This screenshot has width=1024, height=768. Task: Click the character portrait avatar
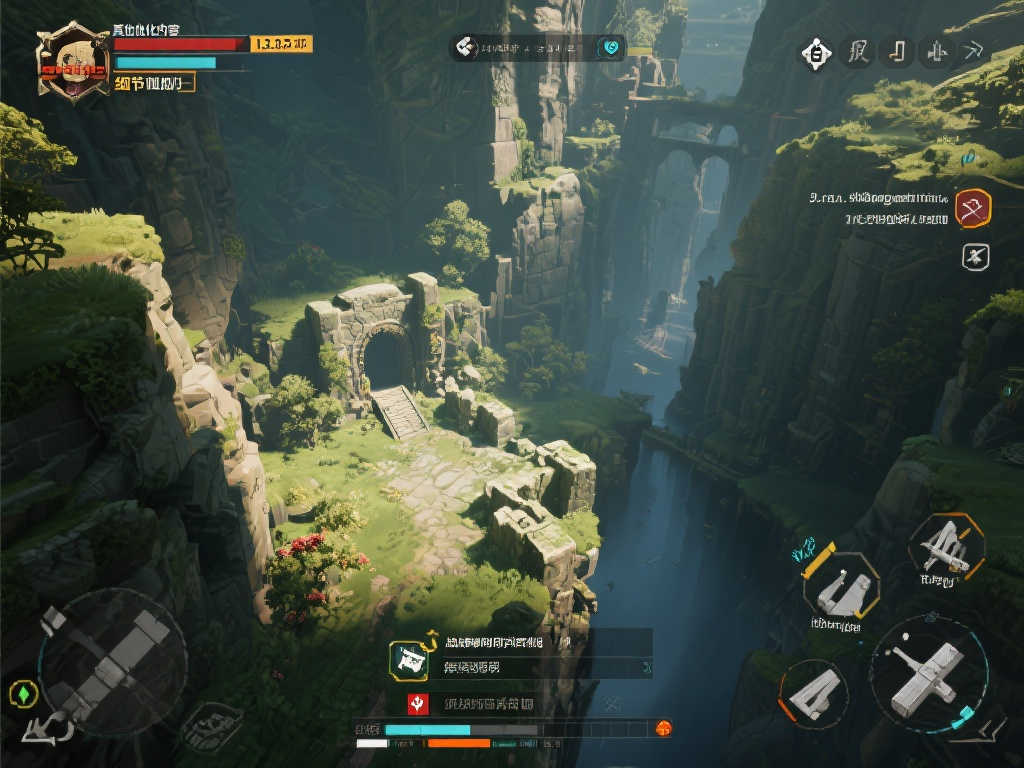click(x=72, y=62)
